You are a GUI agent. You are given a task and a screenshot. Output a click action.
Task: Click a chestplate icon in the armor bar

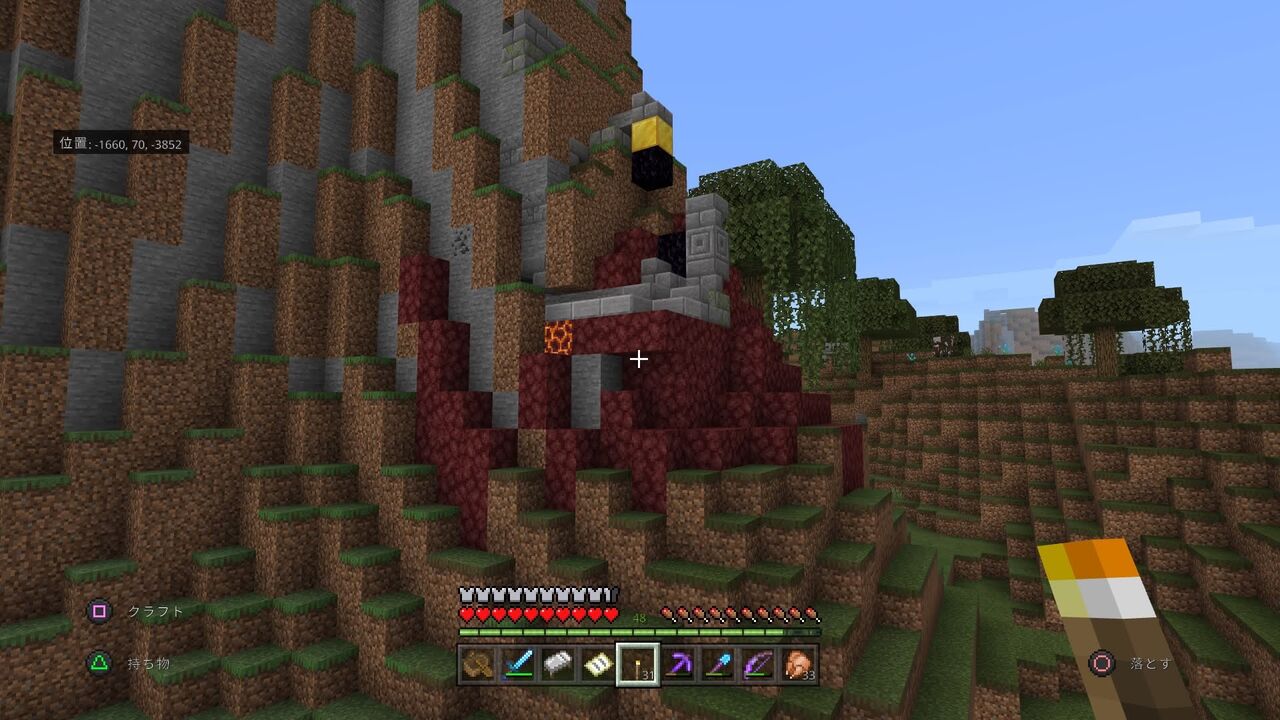point(530,593)
